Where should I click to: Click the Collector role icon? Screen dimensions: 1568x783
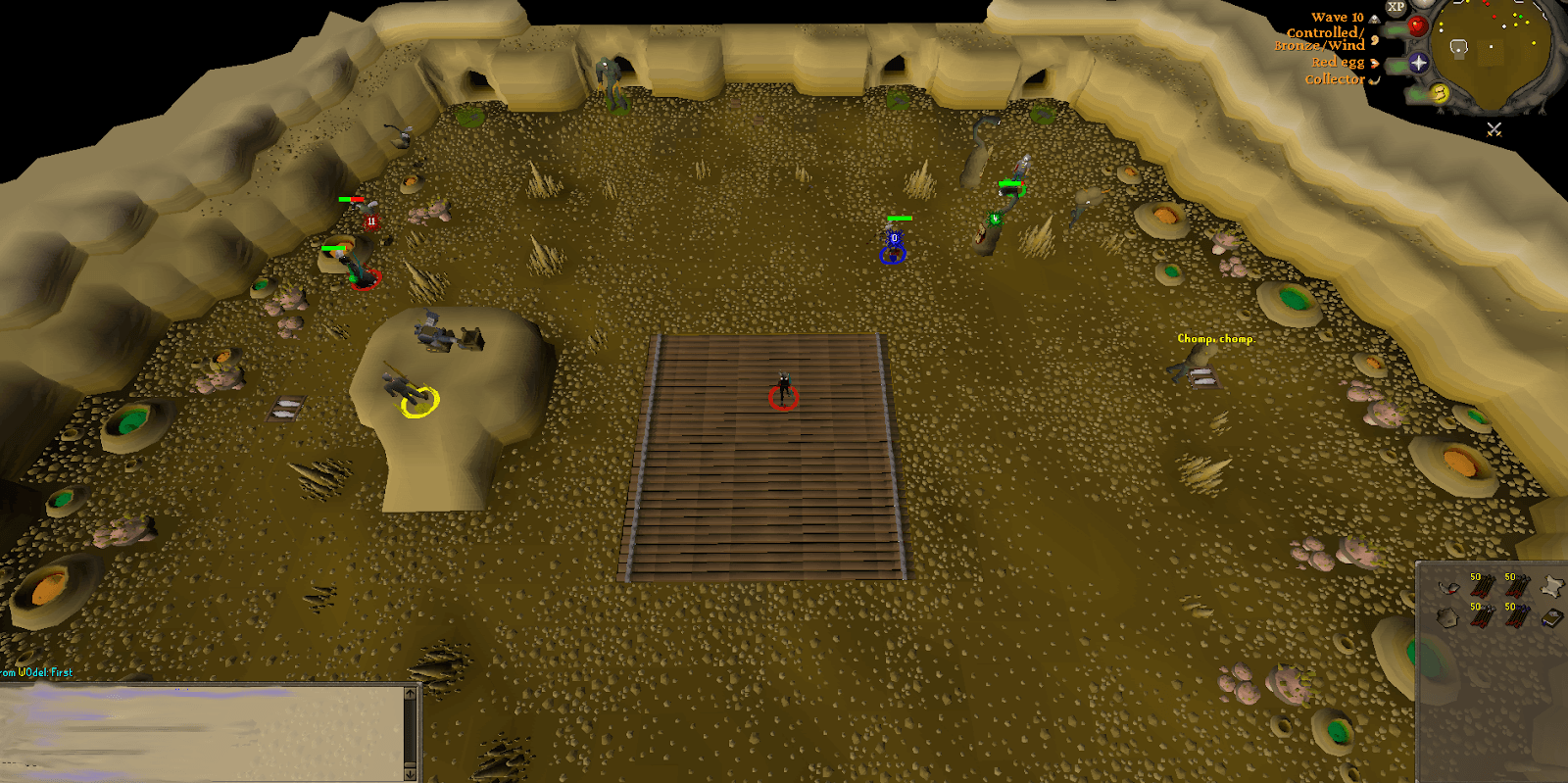tap(1374, 79)
